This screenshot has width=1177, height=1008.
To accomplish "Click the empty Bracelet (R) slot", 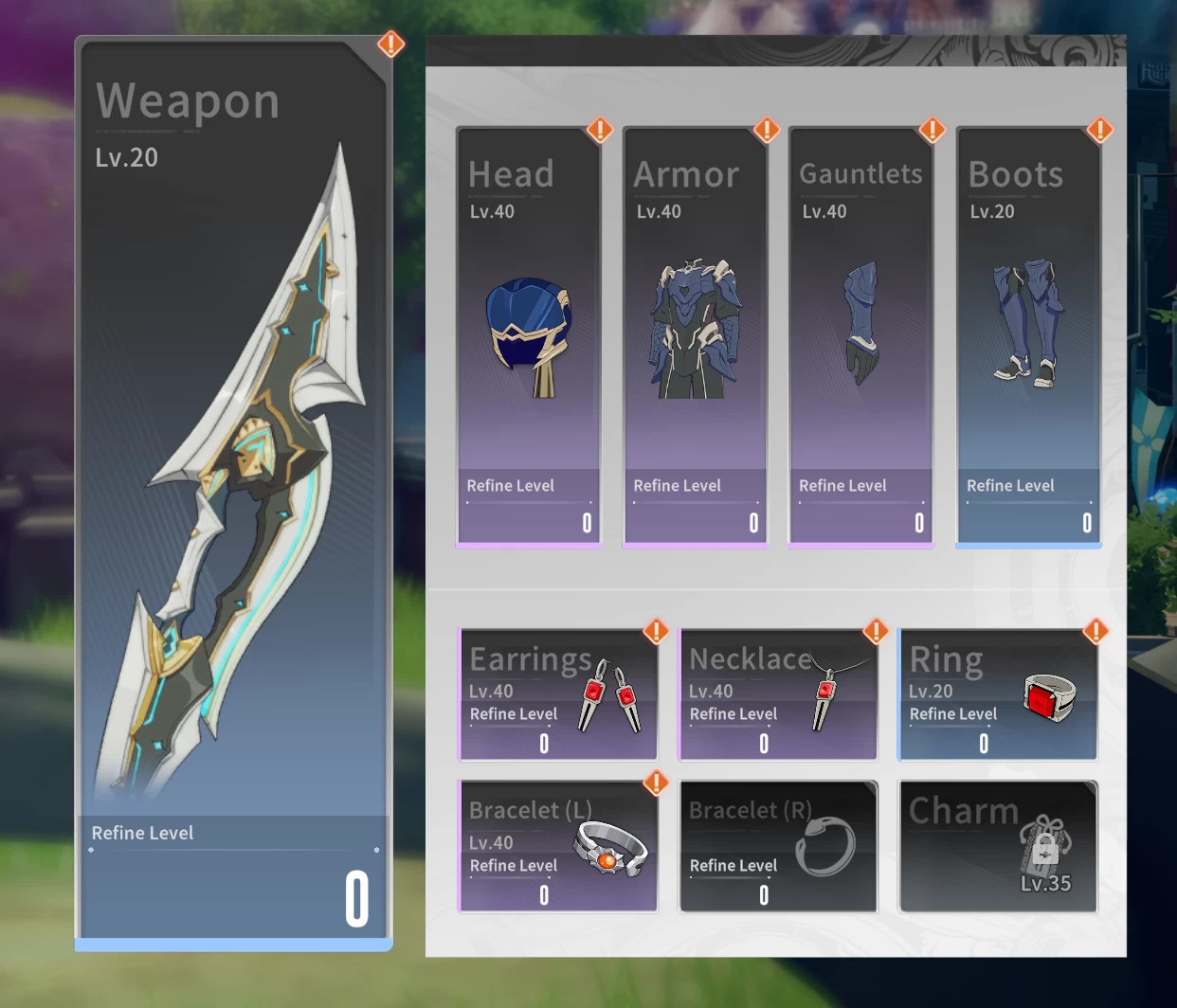I will pos(778,847).
